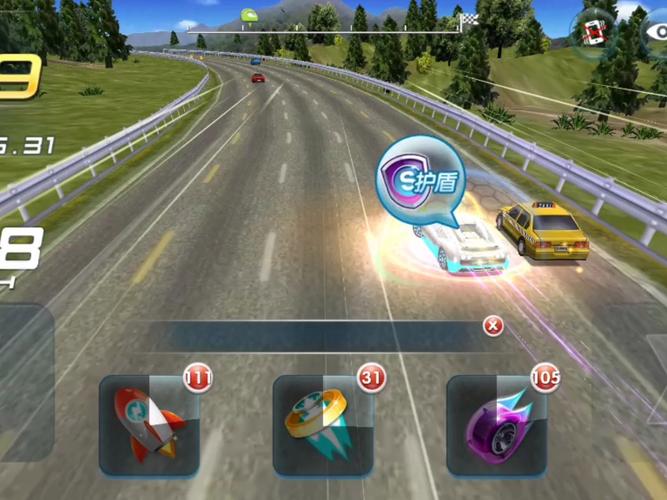Trigger the purple nitro wheel boost
Viewport: 667px width, 500px height.
[x=496, y=424]
